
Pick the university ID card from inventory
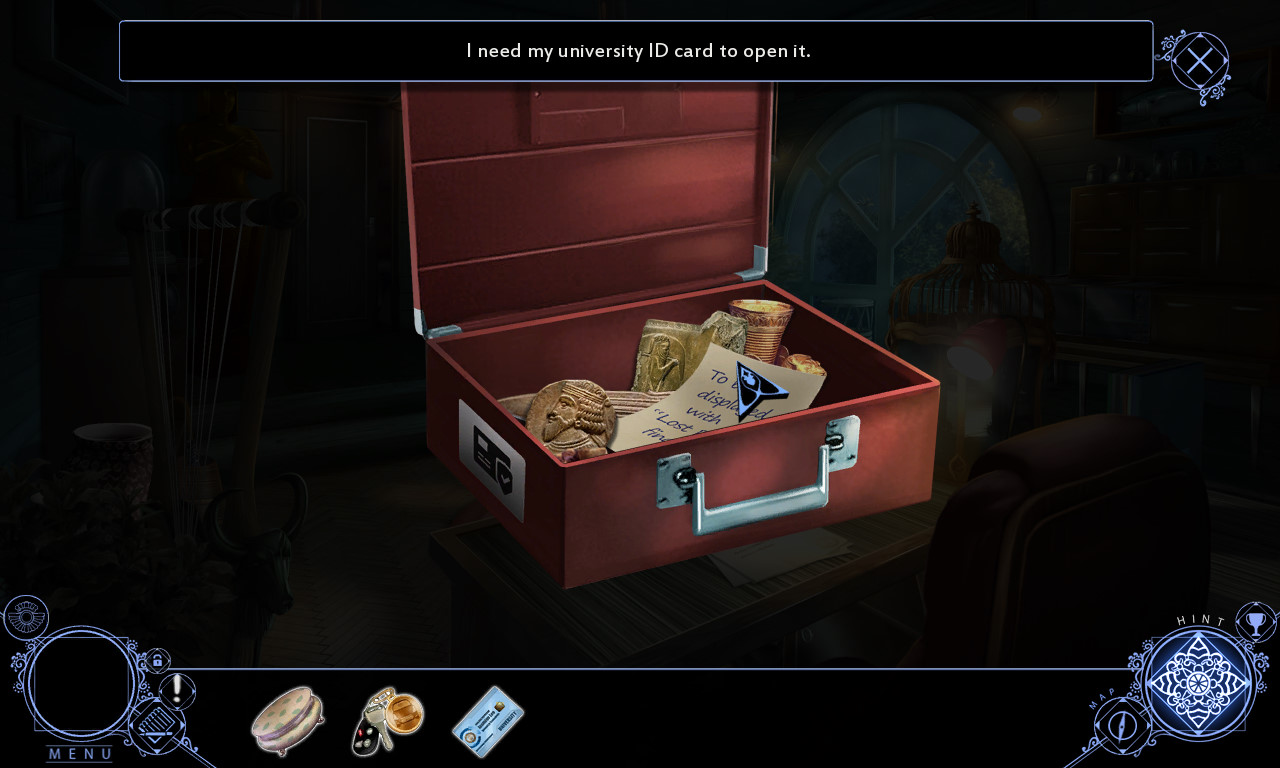coord(488,720)
